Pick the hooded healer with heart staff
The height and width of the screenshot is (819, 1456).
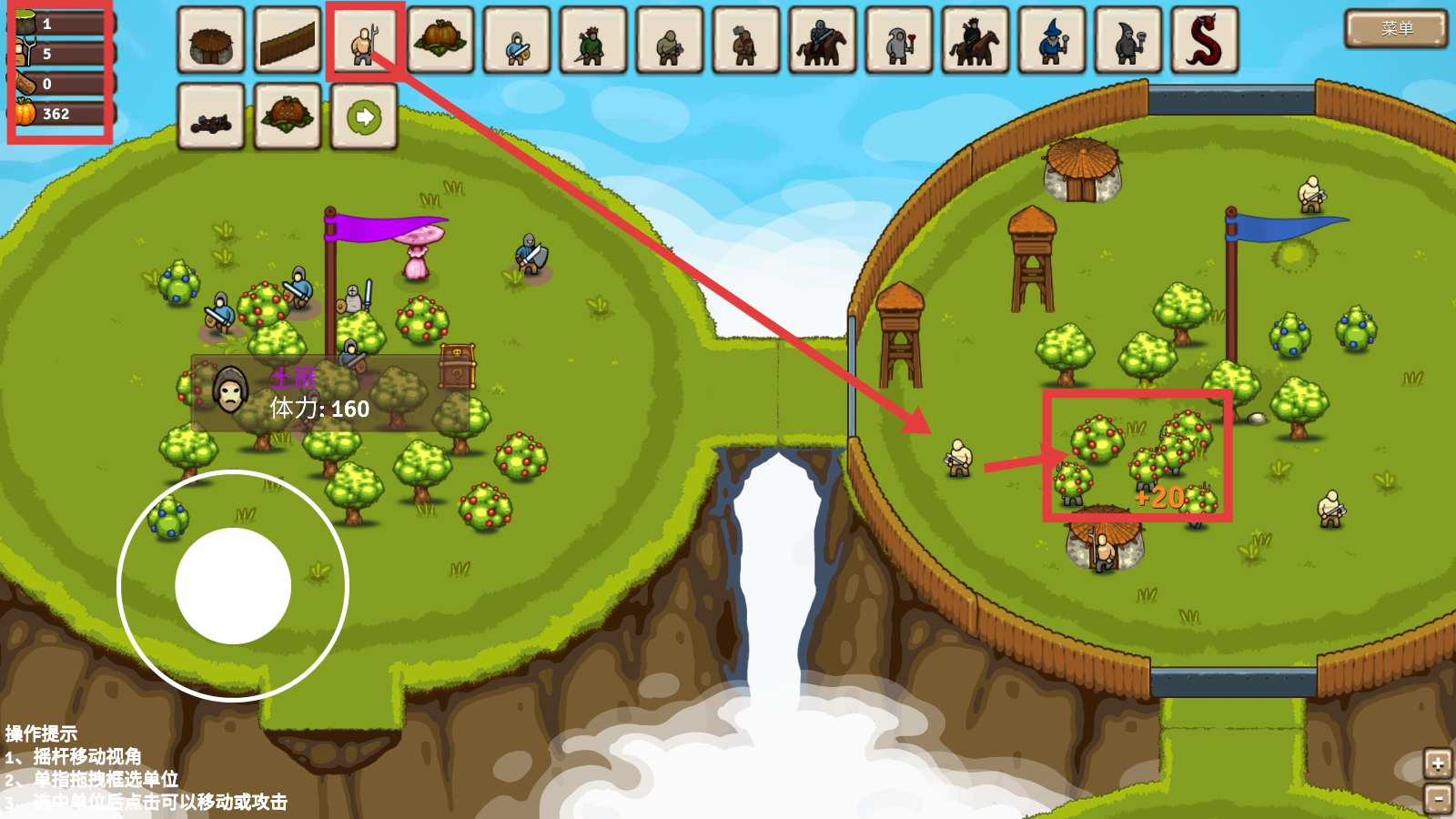[899, 41]
